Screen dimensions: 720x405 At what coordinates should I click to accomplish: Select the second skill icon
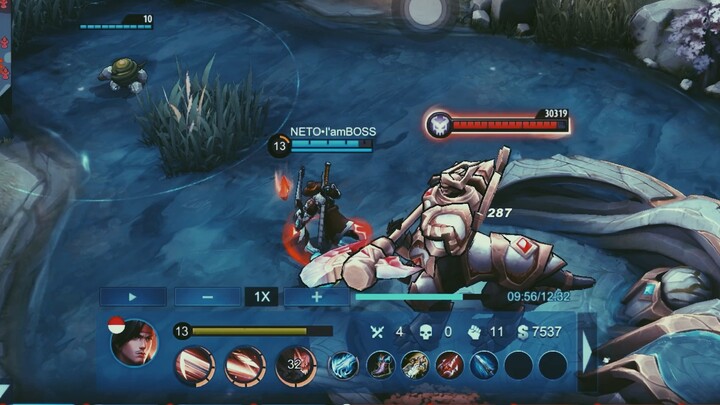click(245, 365)
